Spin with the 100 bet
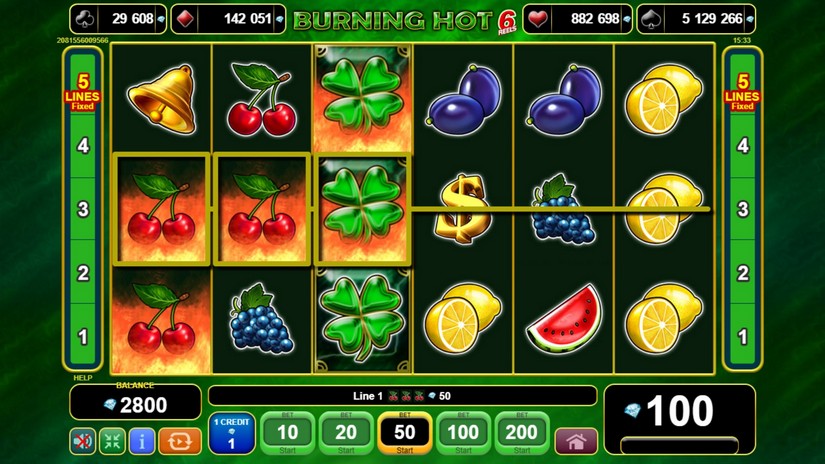825x464 pixels. pyautogui.click(x=463, y=433)
